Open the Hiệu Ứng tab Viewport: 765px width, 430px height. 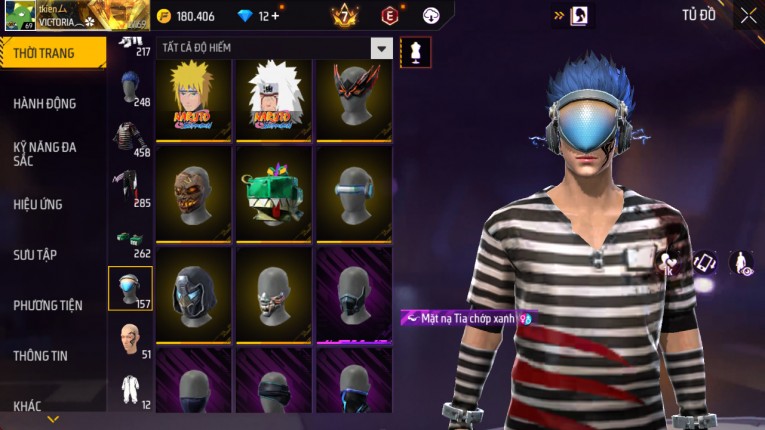click(x=39, y=205)
